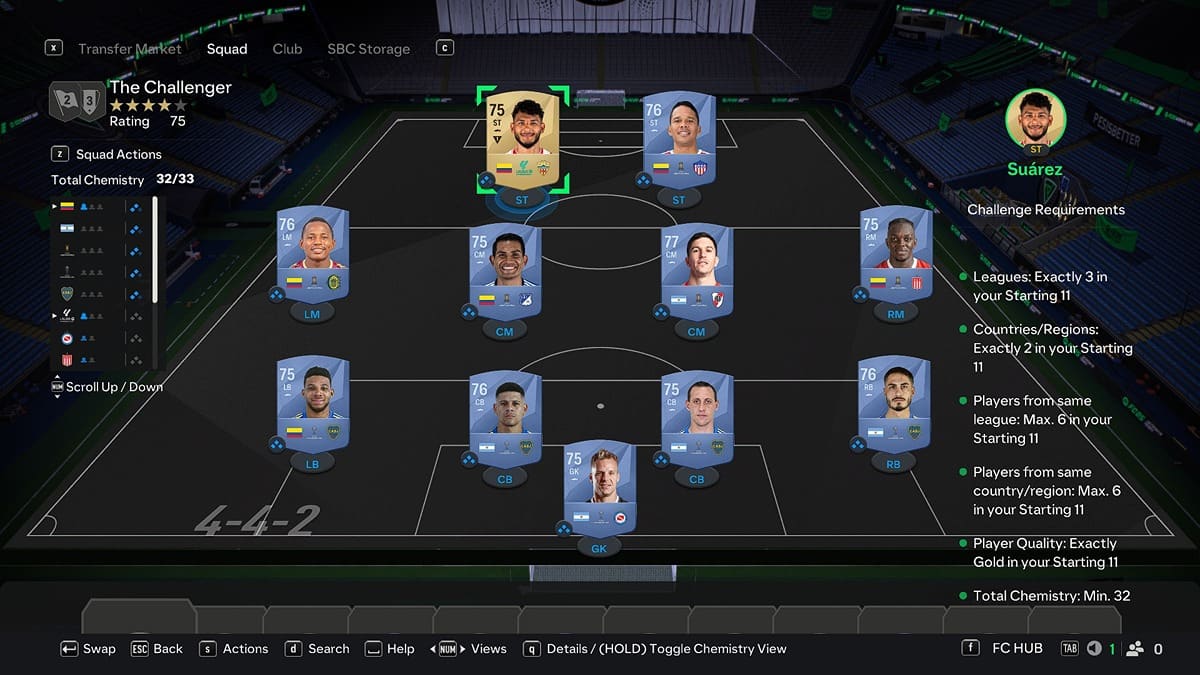Switch to the Club tab
Screen dimensions: 1200x675
(287, 49)
